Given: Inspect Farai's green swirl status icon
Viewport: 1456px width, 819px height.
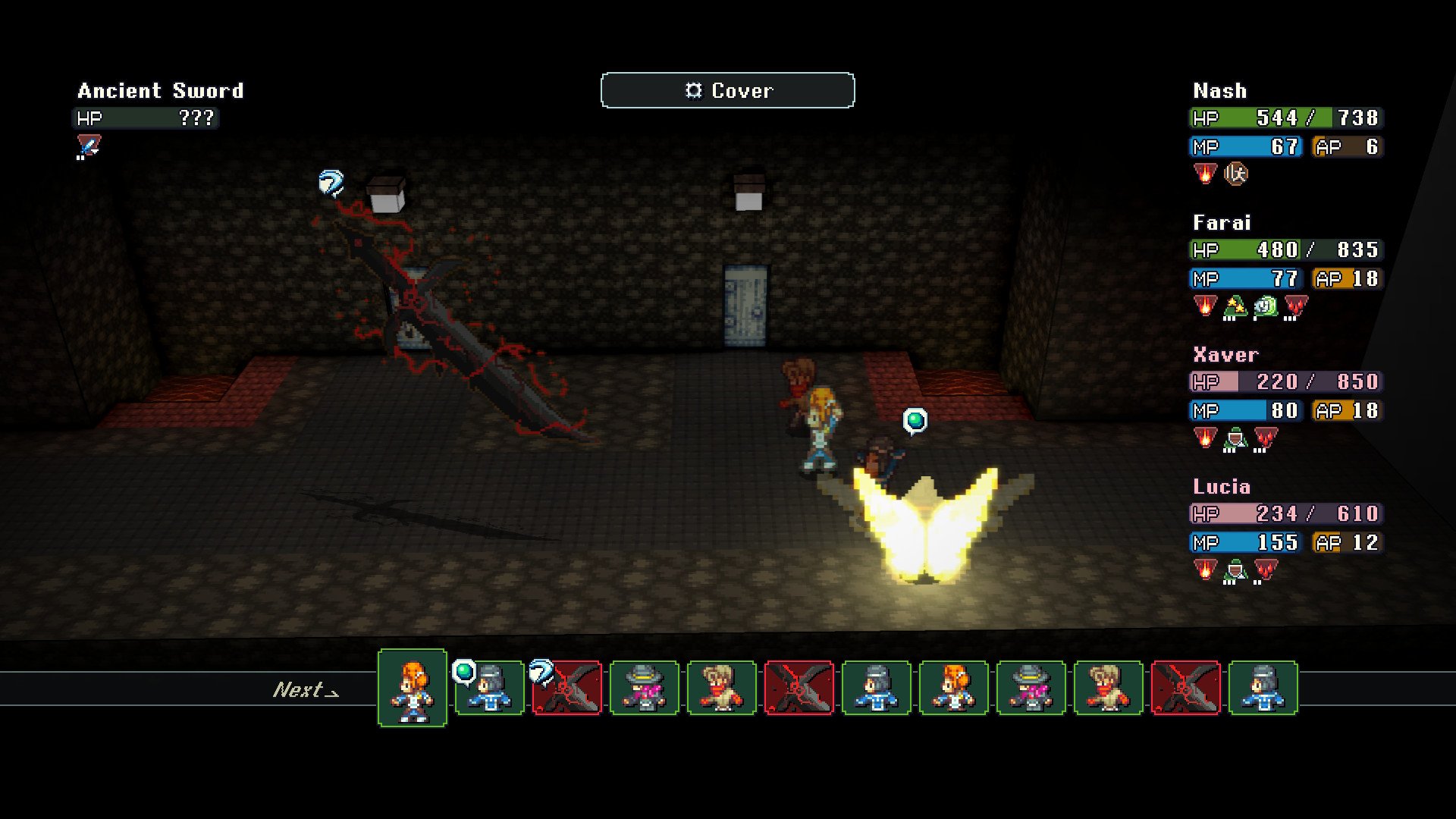Looking at the screenshot, I should point(1265,306).
